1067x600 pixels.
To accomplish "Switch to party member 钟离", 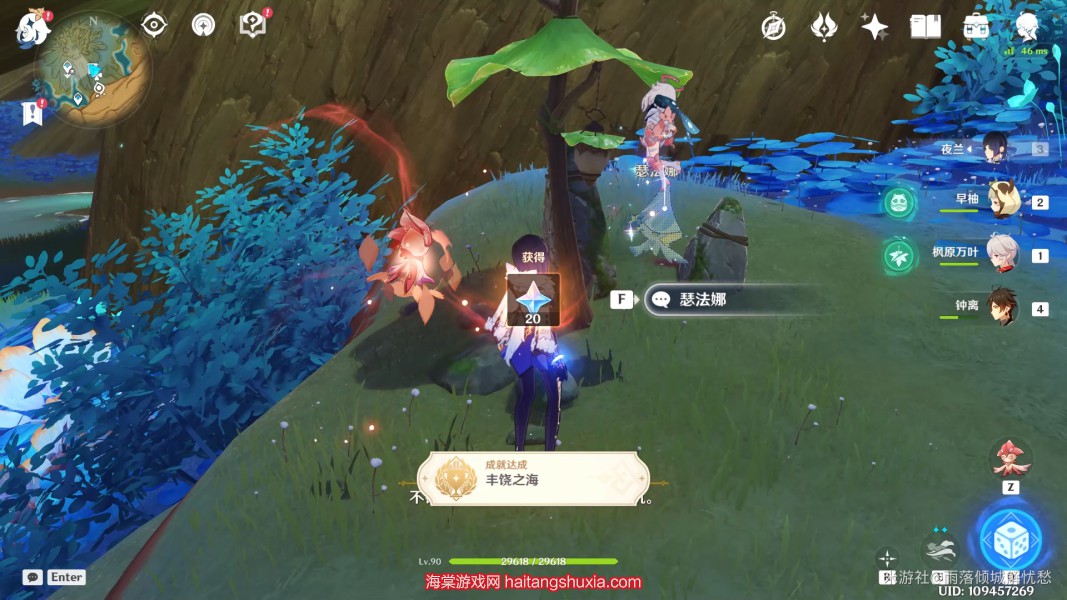I will [1001, 307].
